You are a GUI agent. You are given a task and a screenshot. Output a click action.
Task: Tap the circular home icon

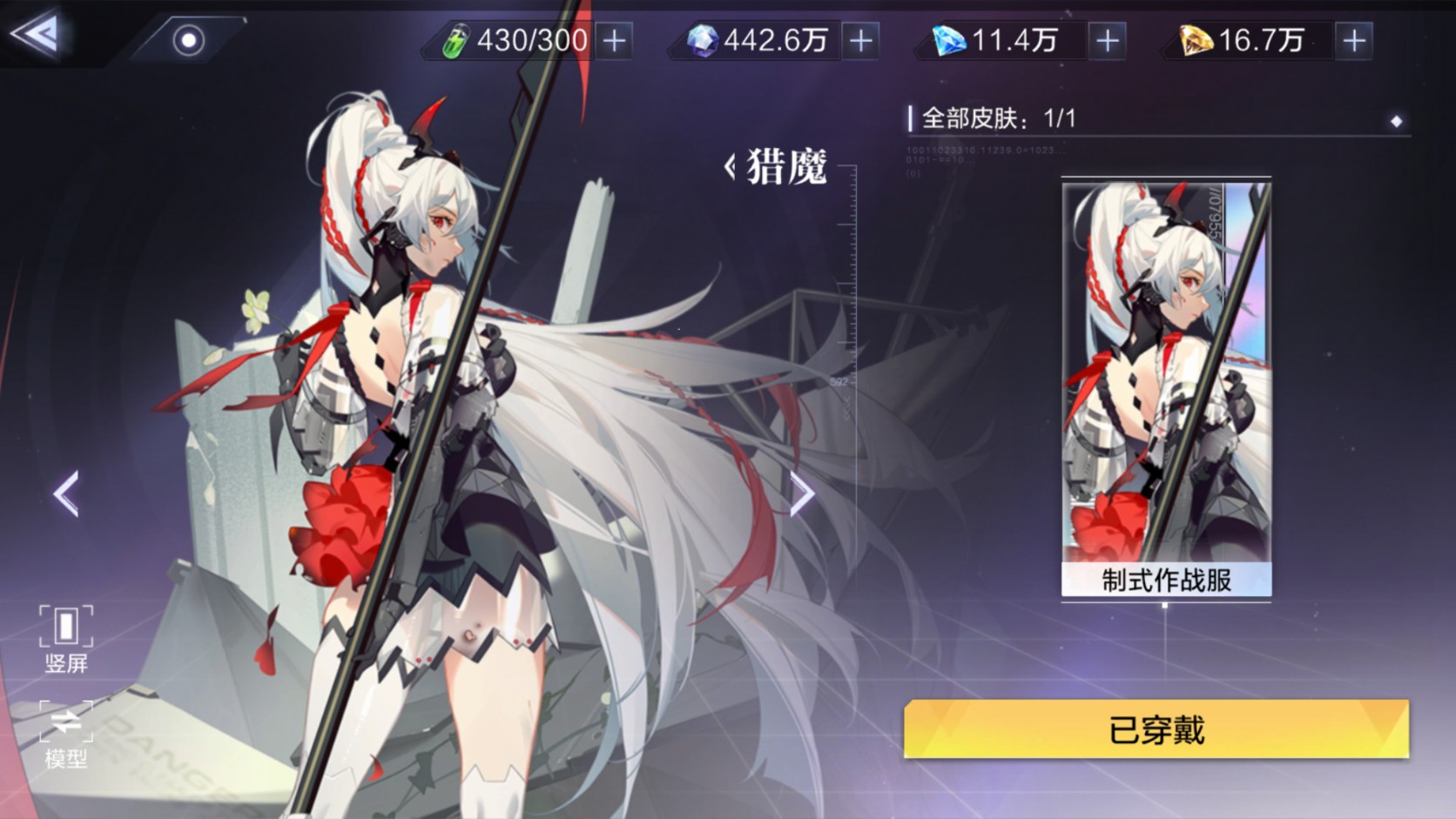(188, 40)
